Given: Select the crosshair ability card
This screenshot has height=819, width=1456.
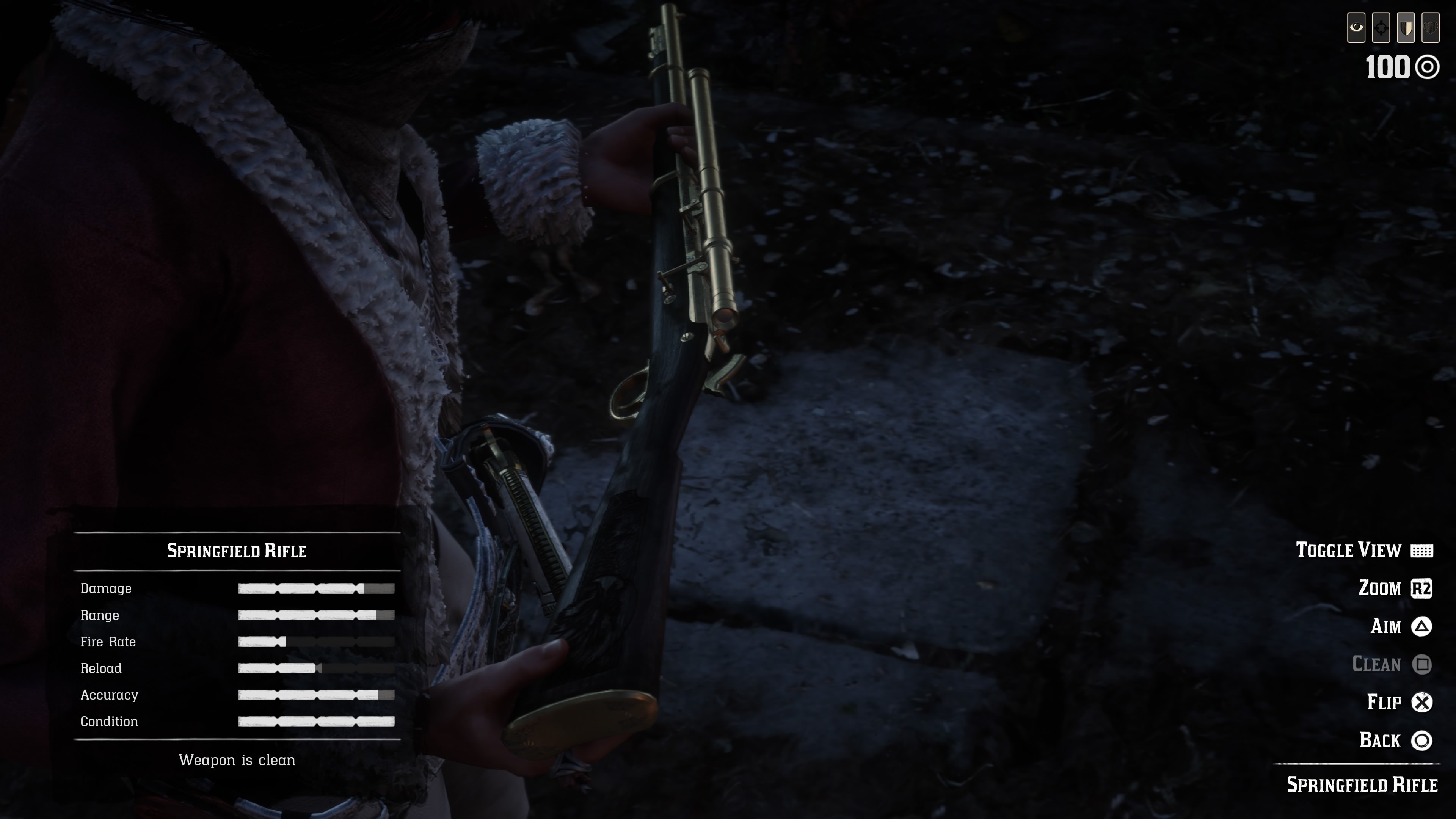Looking at the screenshot, I should (x=1381, y=28).
